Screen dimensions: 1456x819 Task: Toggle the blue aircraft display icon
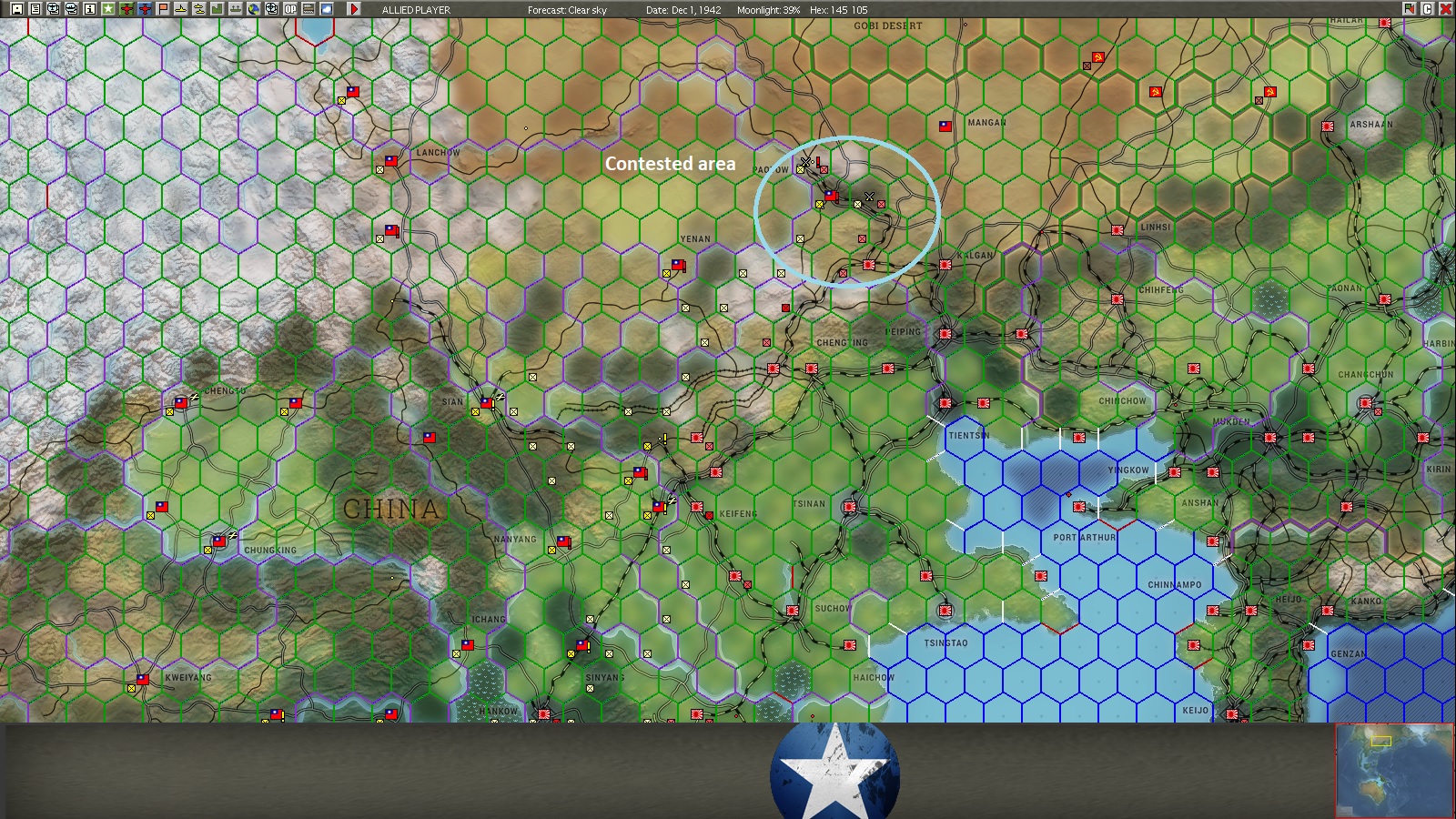[144, 8]
